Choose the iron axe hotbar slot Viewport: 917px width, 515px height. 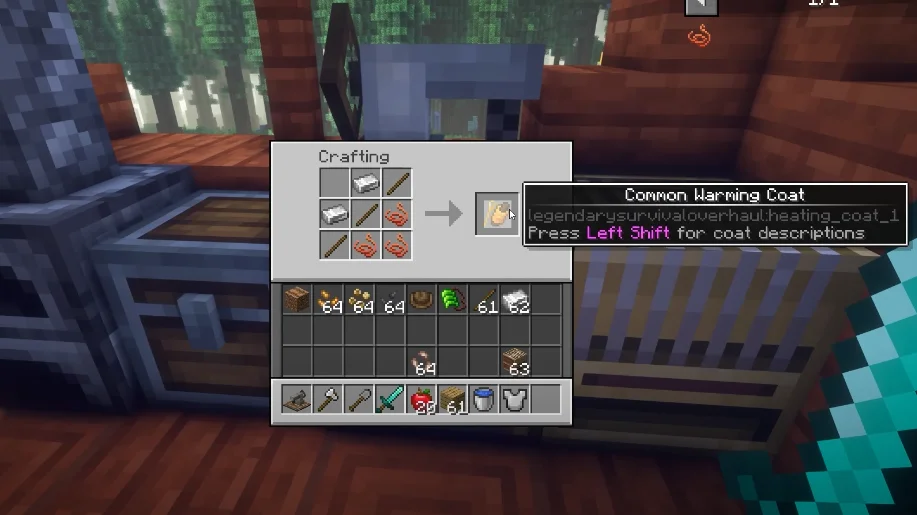[328, 400]
